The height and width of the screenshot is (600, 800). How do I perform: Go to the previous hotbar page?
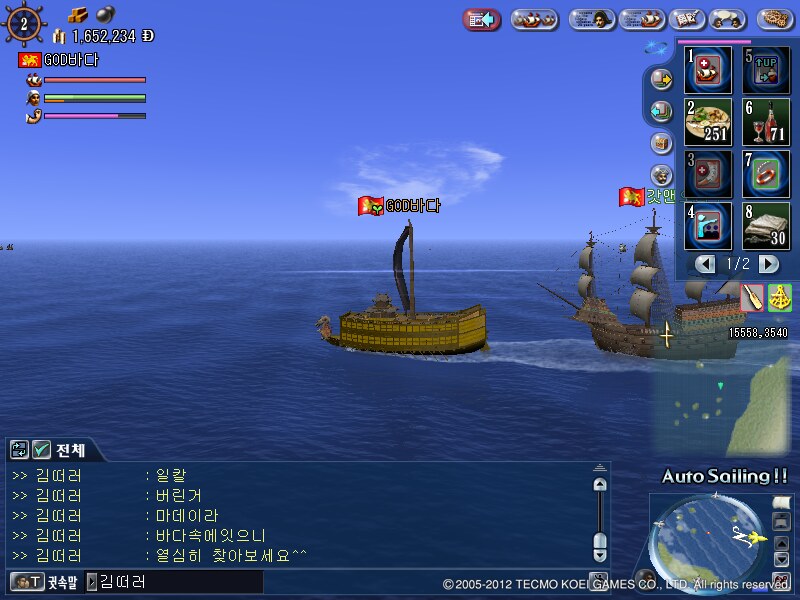[706, 264]
